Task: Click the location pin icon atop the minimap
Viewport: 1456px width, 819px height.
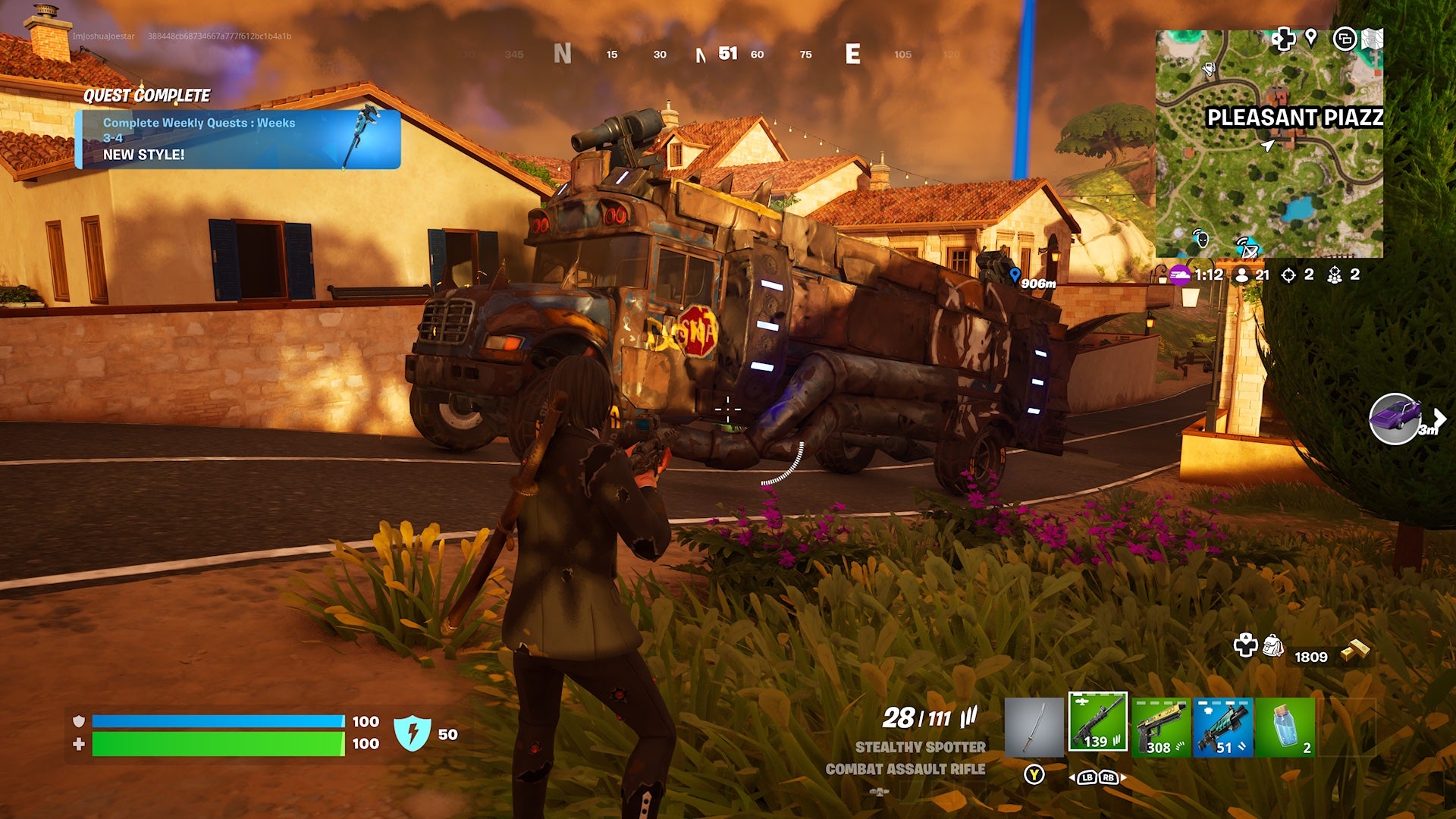Action: (x=1312, y=39)
